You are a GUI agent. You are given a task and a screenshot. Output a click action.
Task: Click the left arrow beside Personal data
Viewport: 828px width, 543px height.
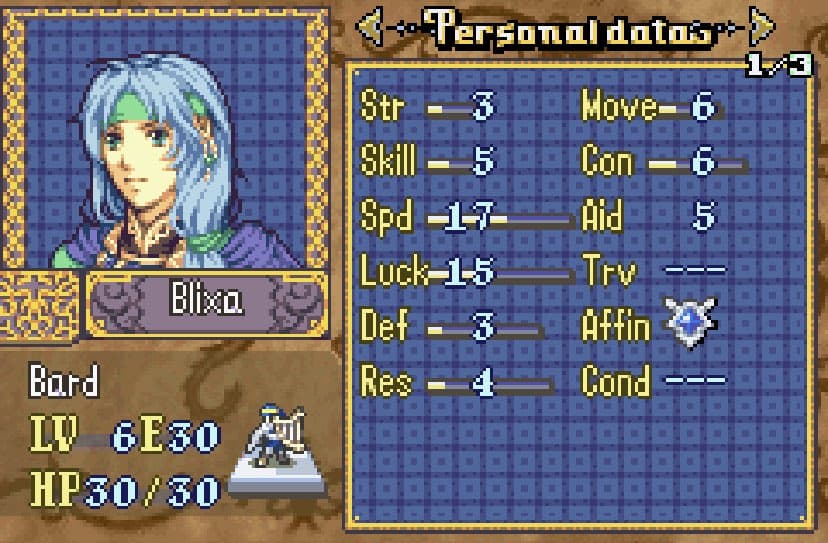(370, 28)
